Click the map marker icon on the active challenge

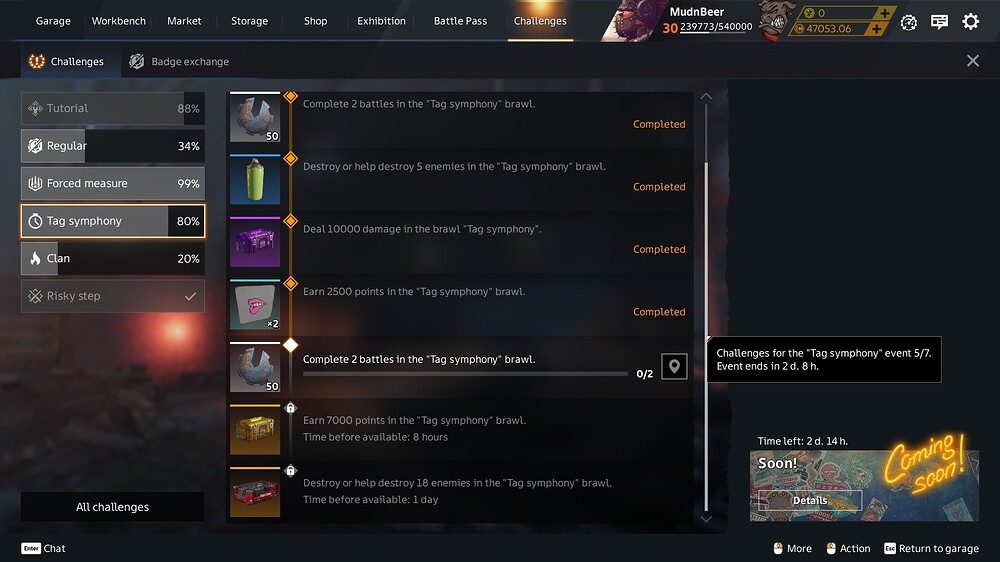pos(674,367)
